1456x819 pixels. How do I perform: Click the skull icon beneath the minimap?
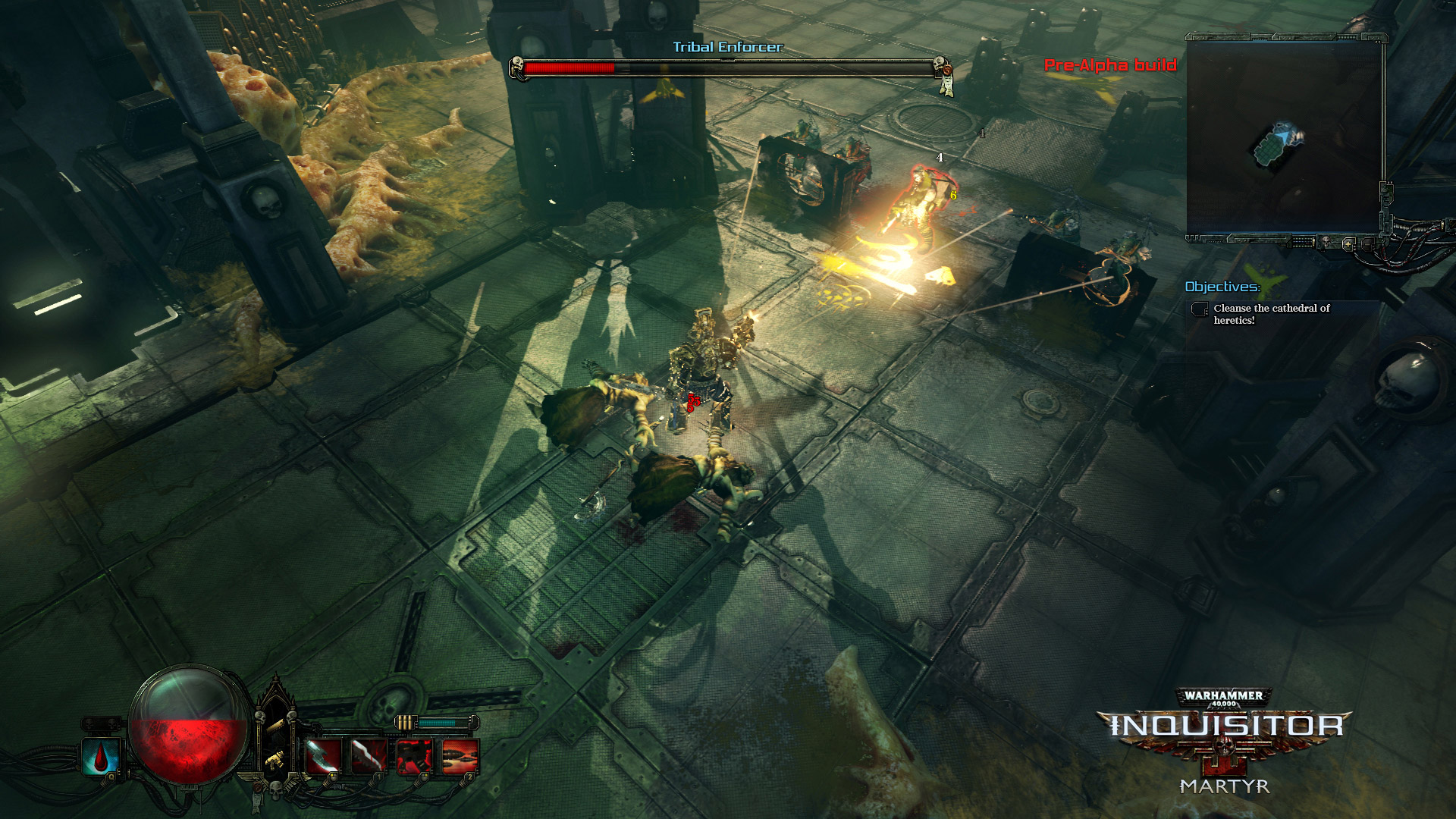pyautogui.click(x=1326, y=243)
